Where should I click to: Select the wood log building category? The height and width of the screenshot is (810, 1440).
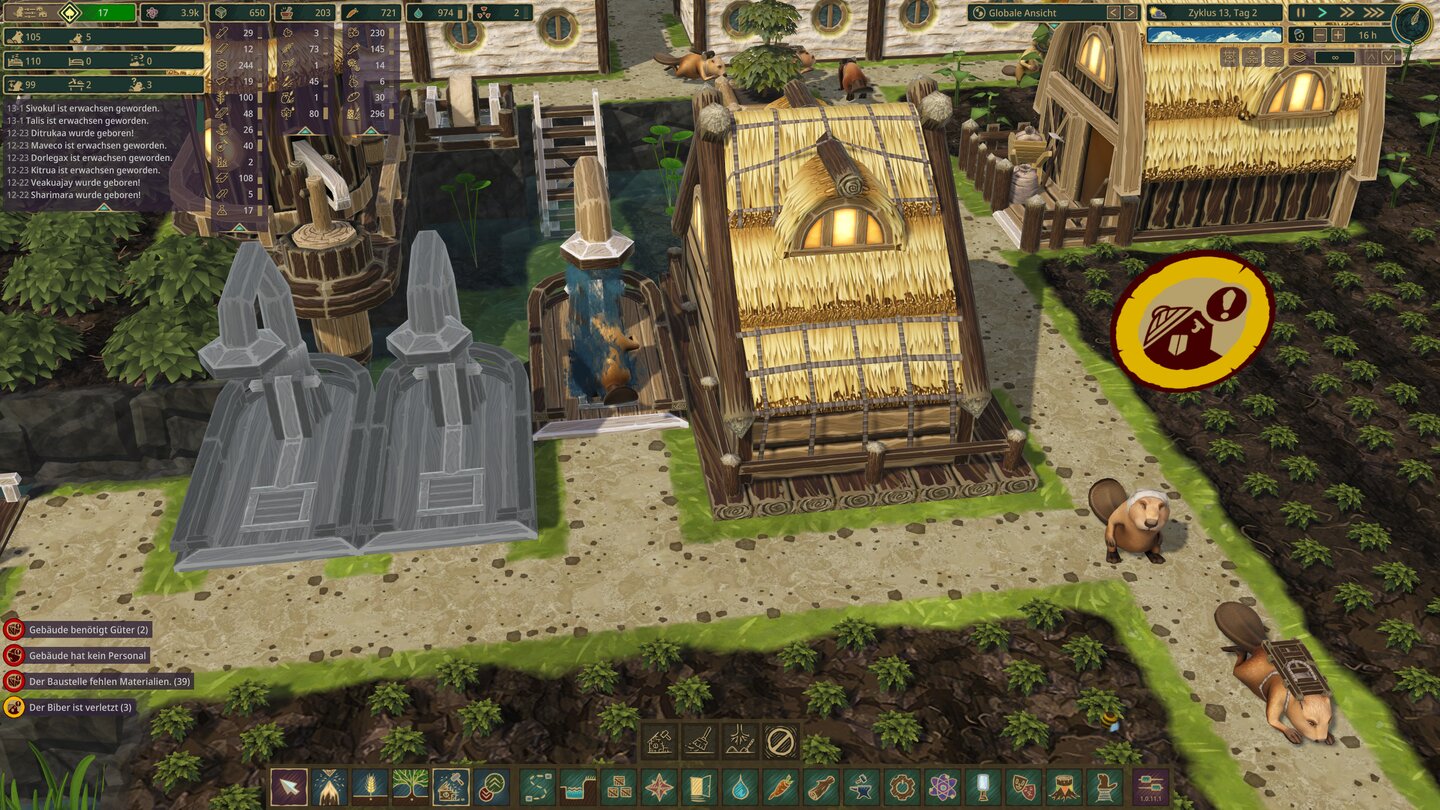click(820, 787)
